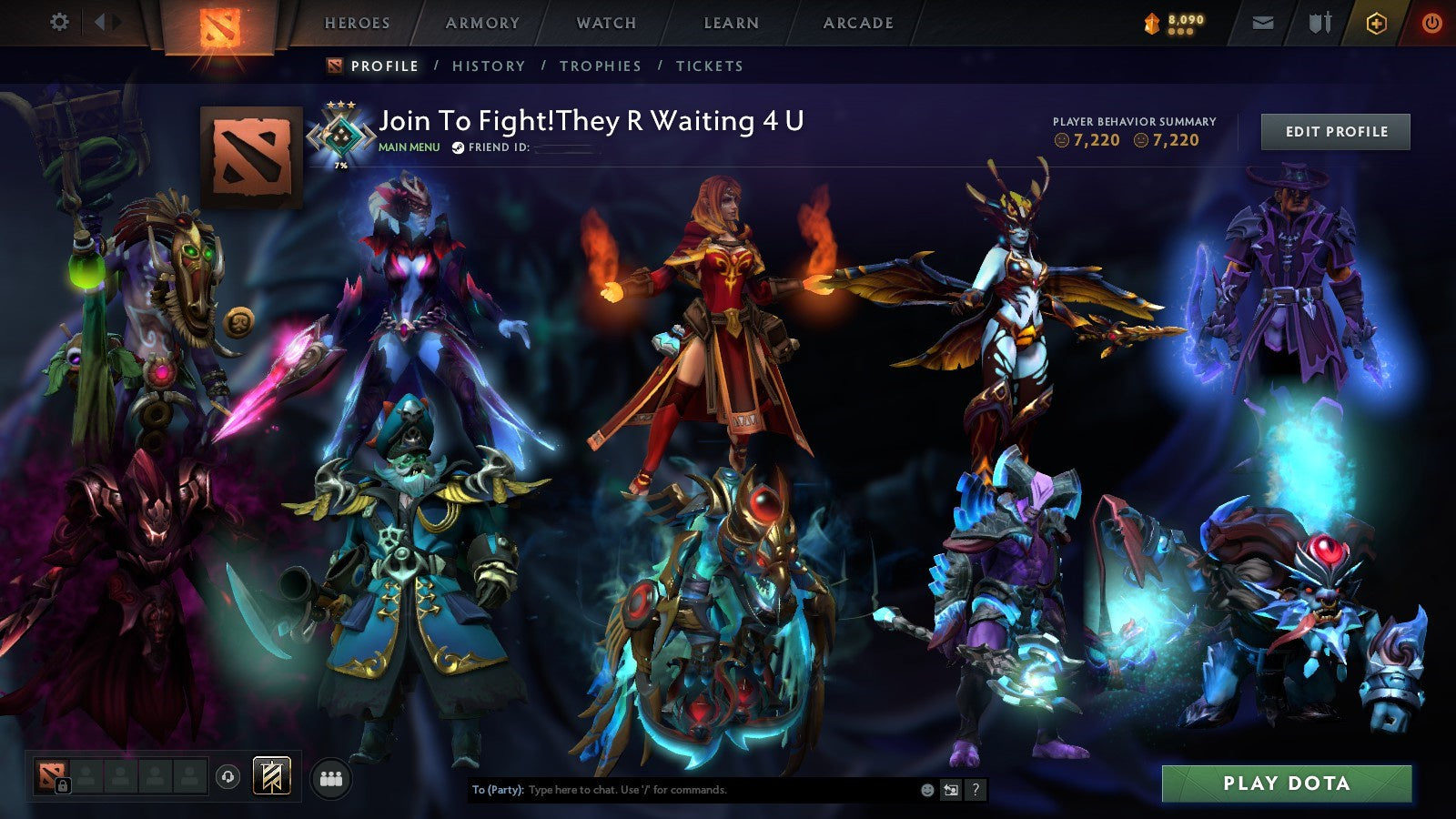Open Dota Plus via the hexagon plus icon

(x=1375, y=23)
